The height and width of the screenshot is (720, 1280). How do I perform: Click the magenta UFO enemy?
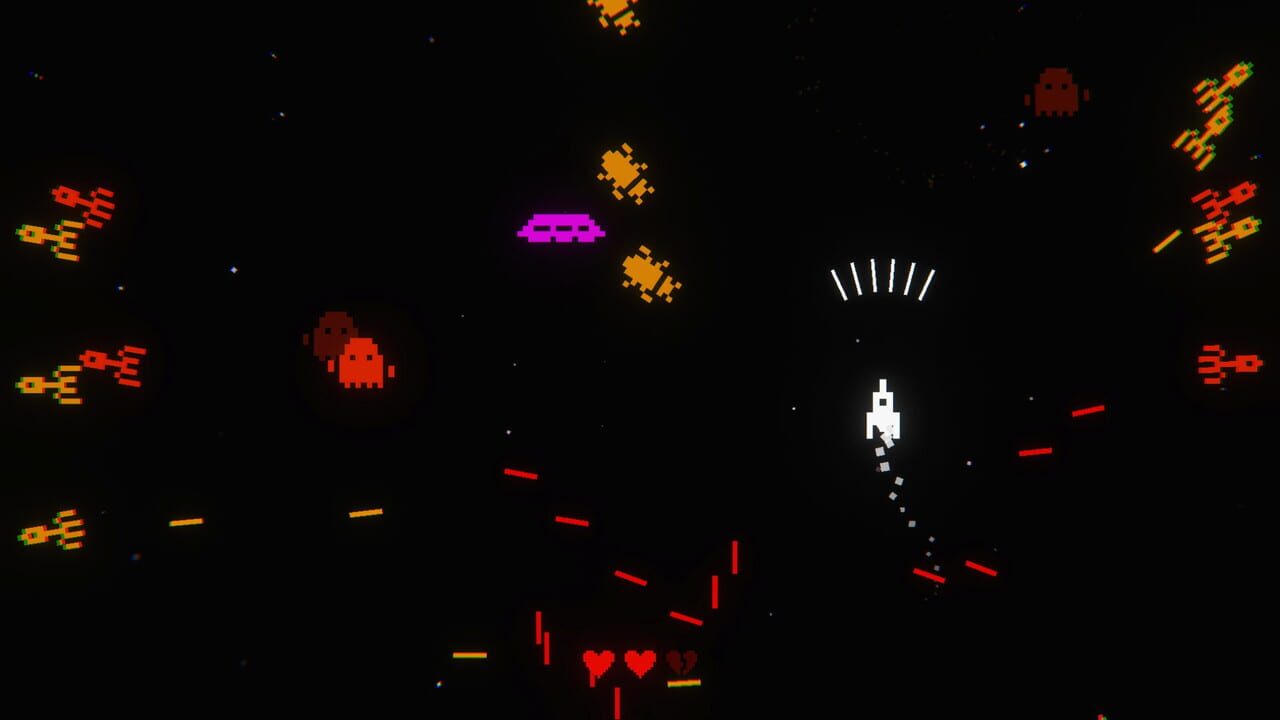tap(560, 226)
